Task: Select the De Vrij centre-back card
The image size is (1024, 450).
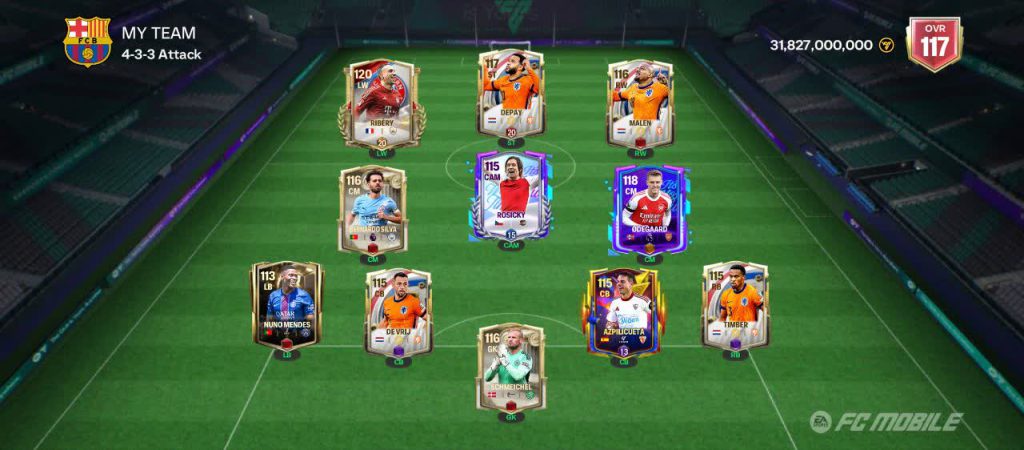Action: coord(399,309)
